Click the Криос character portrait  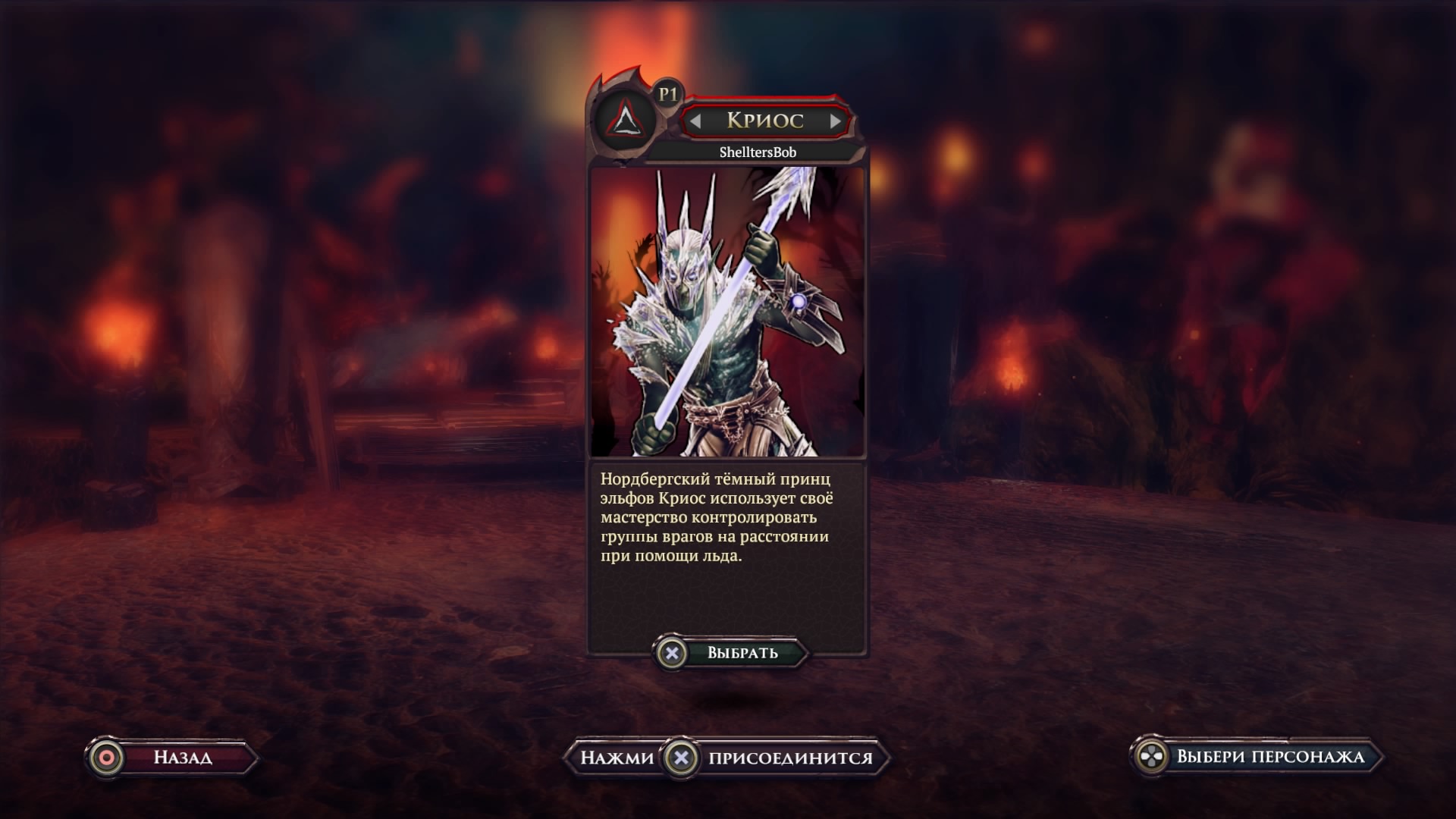[x=727, y=312]
